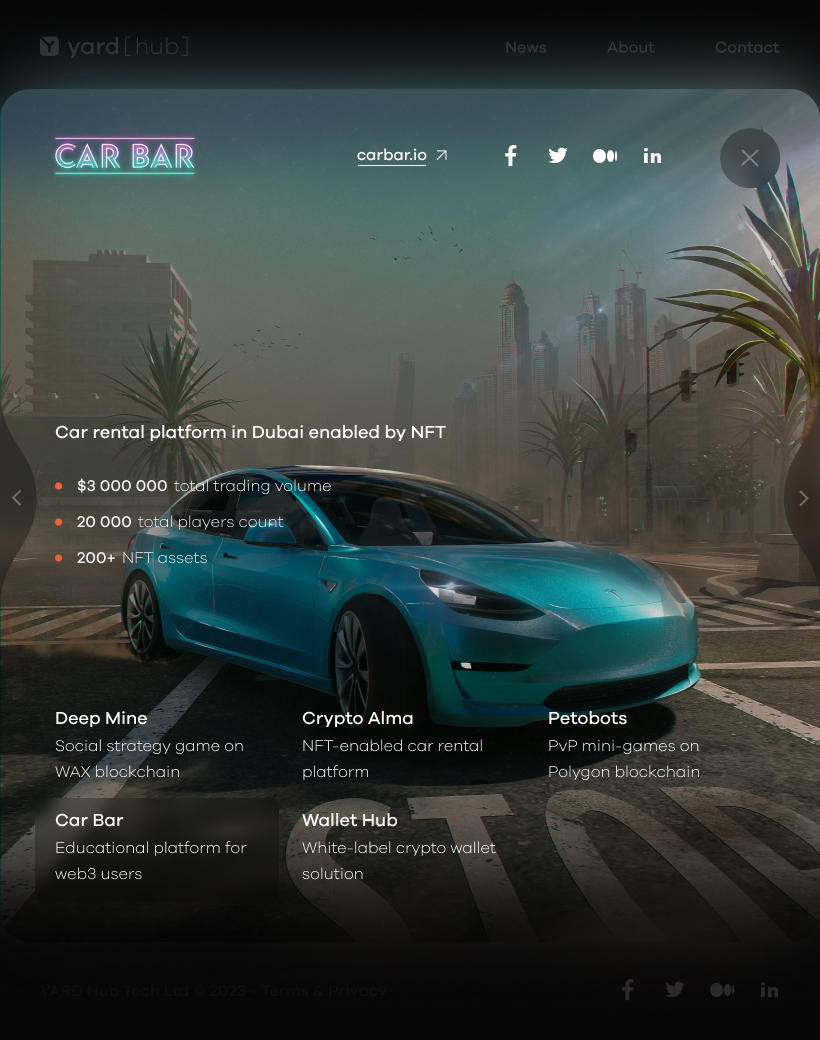This screenshot has width=820, height=1040.
Task: Select the Car Bar project tile
Action: tap(156, 846)
